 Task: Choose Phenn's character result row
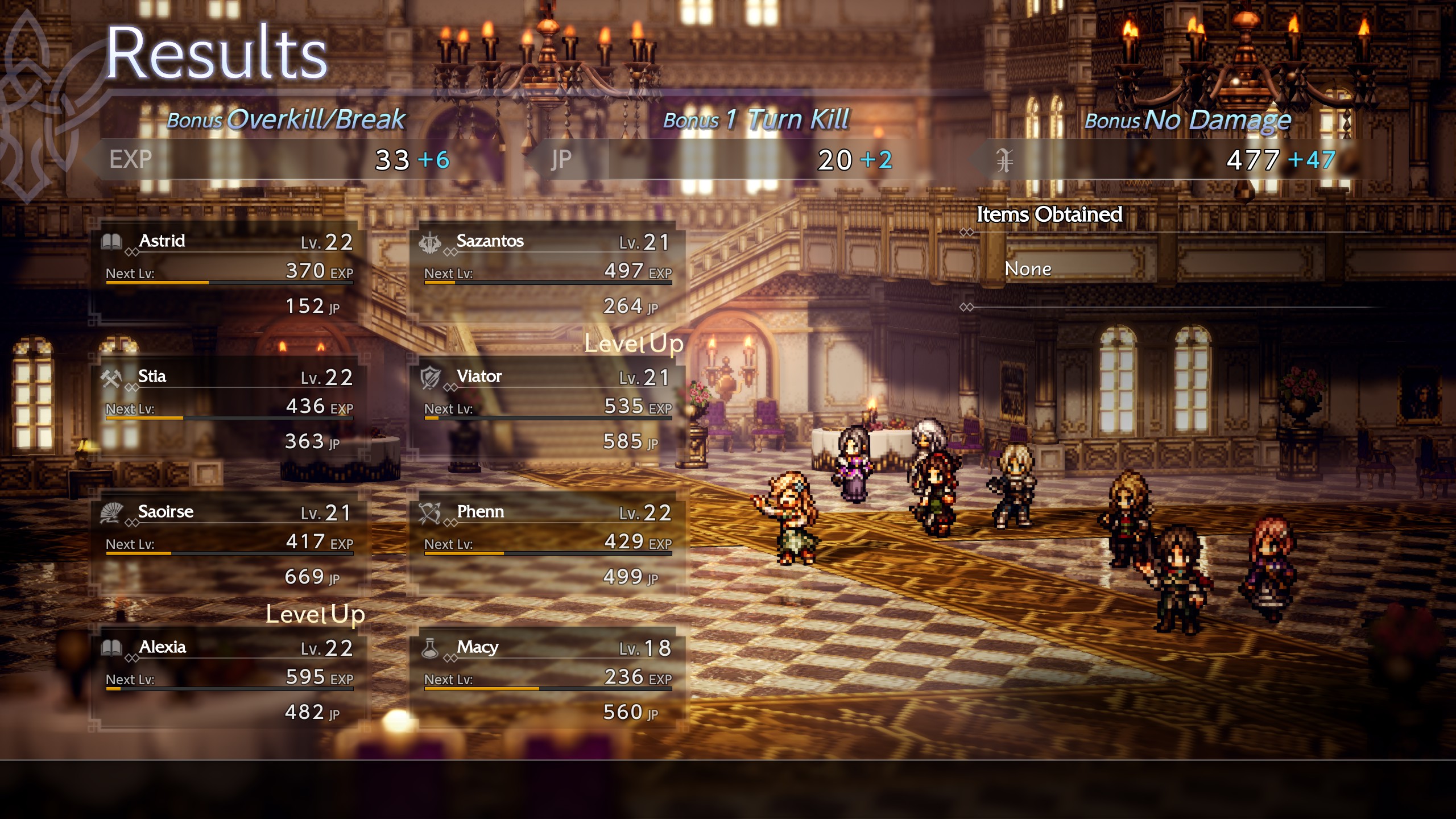pyautogui.click(x=547, y=545)
